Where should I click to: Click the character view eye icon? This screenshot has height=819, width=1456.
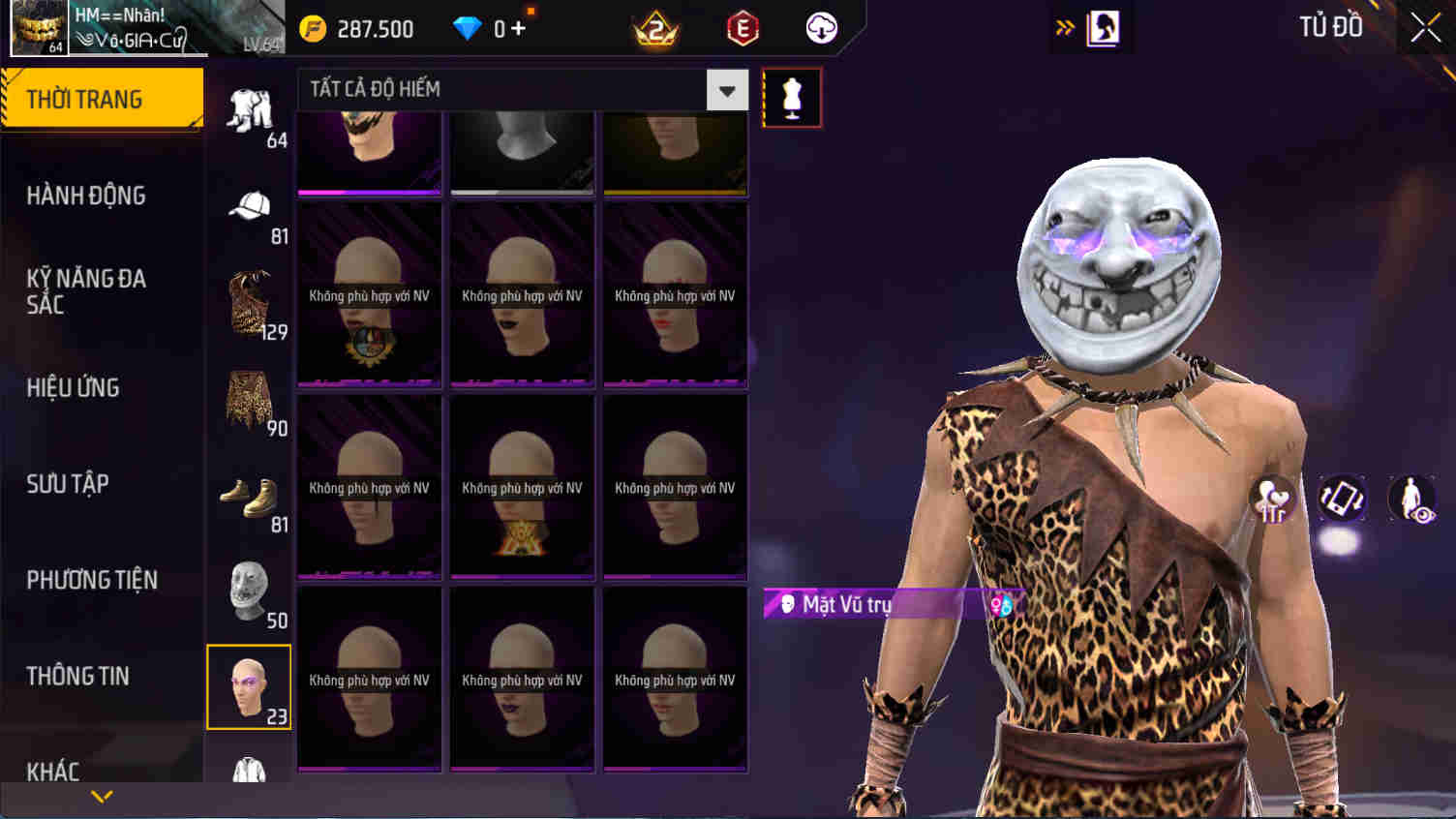point(1411,500)
